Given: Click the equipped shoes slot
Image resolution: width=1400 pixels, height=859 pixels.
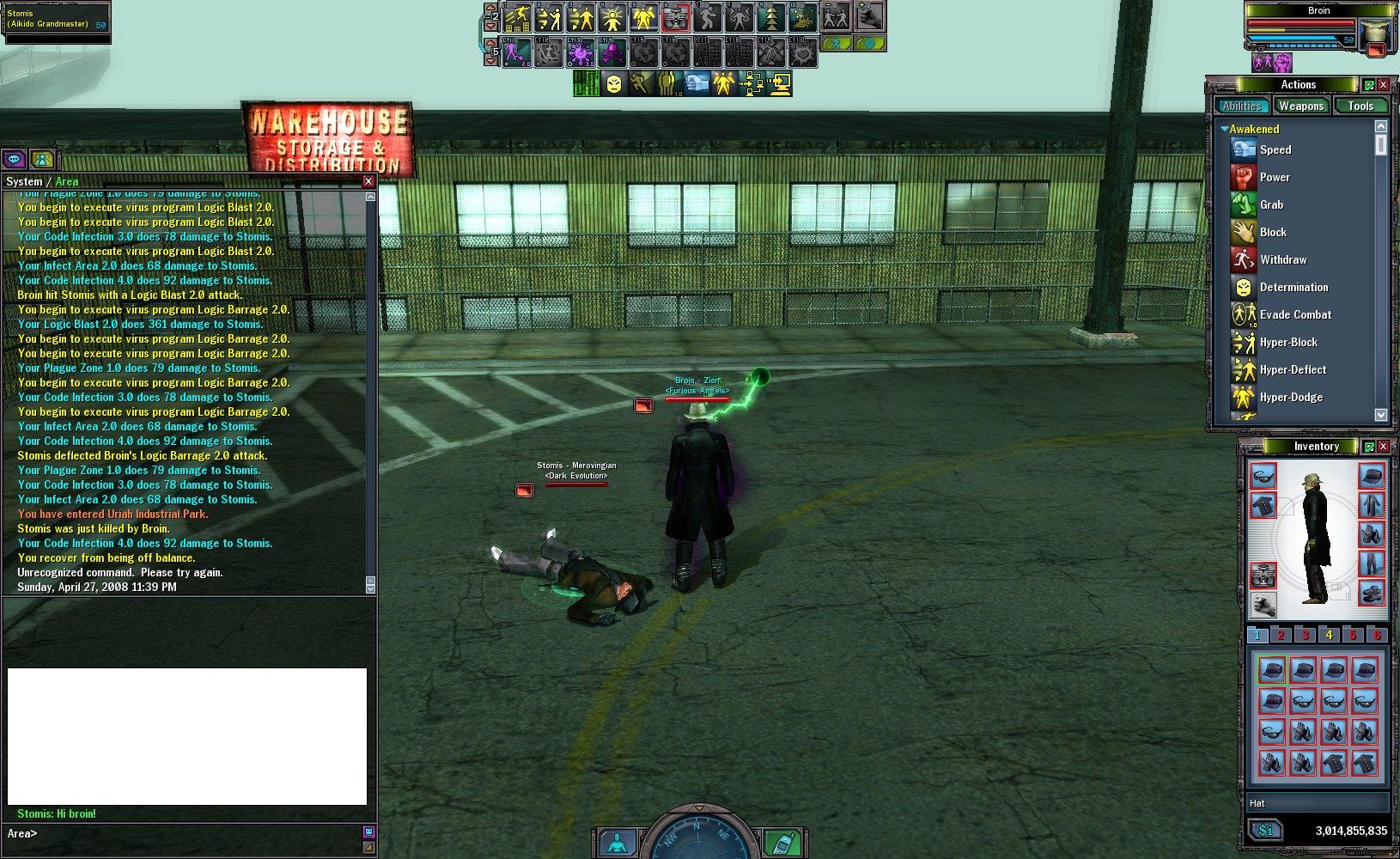Looking at the screenshot, I should point(1371,592).
